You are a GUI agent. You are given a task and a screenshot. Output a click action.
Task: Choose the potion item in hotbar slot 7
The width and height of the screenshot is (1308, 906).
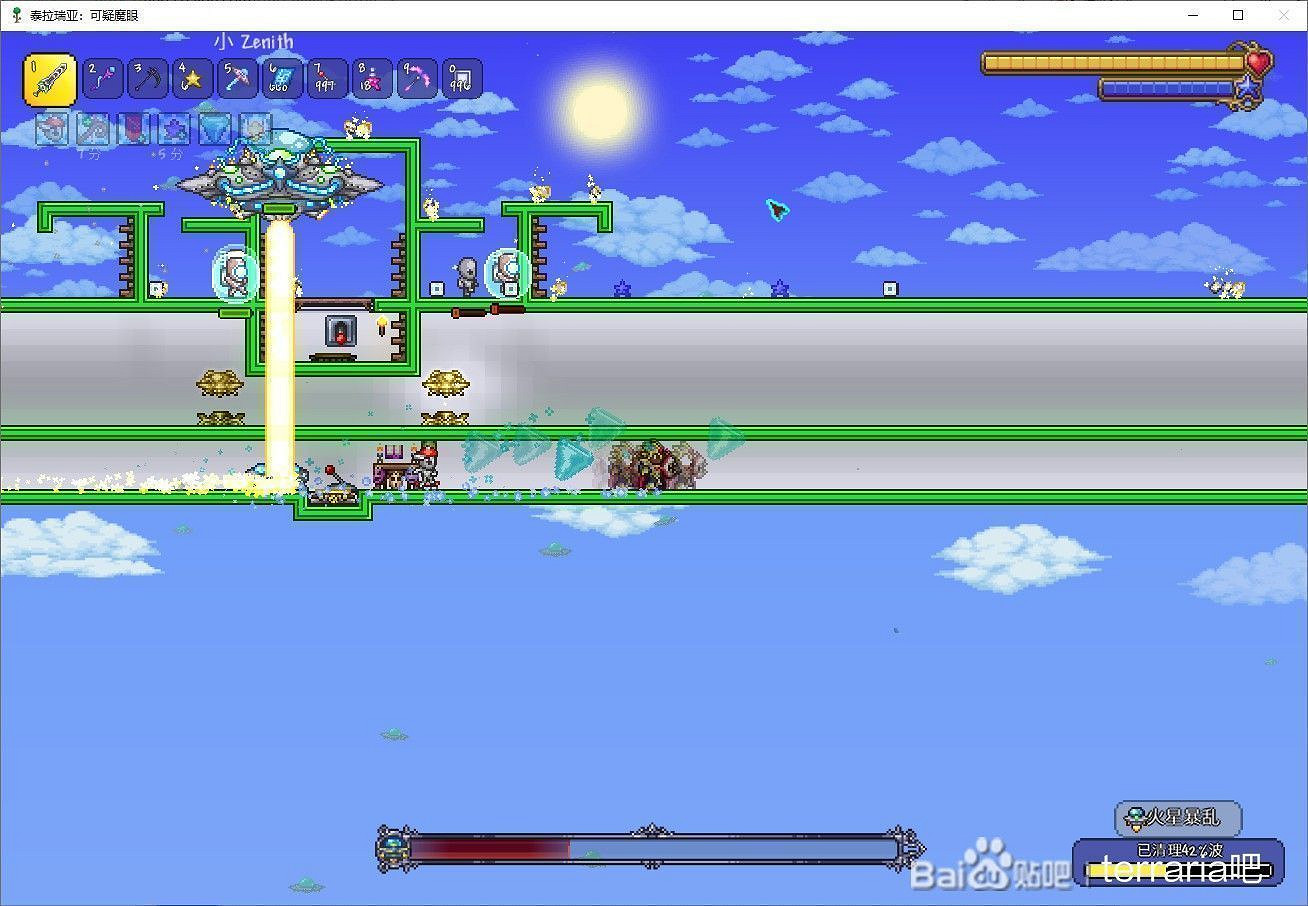click(x=327, y=78)
